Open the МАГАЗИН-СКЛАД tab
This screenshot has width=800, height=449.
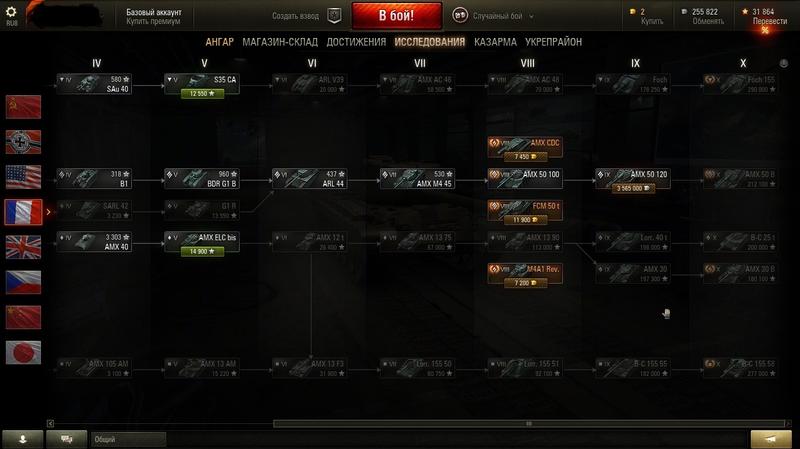[x=278, y=42]
